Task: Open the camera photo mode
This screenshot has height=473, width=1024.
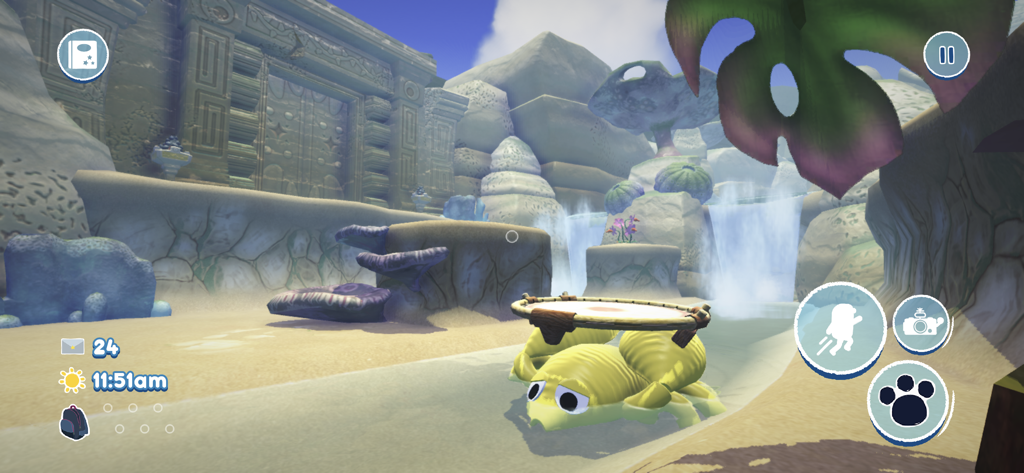Action: (x=920, y=324)
